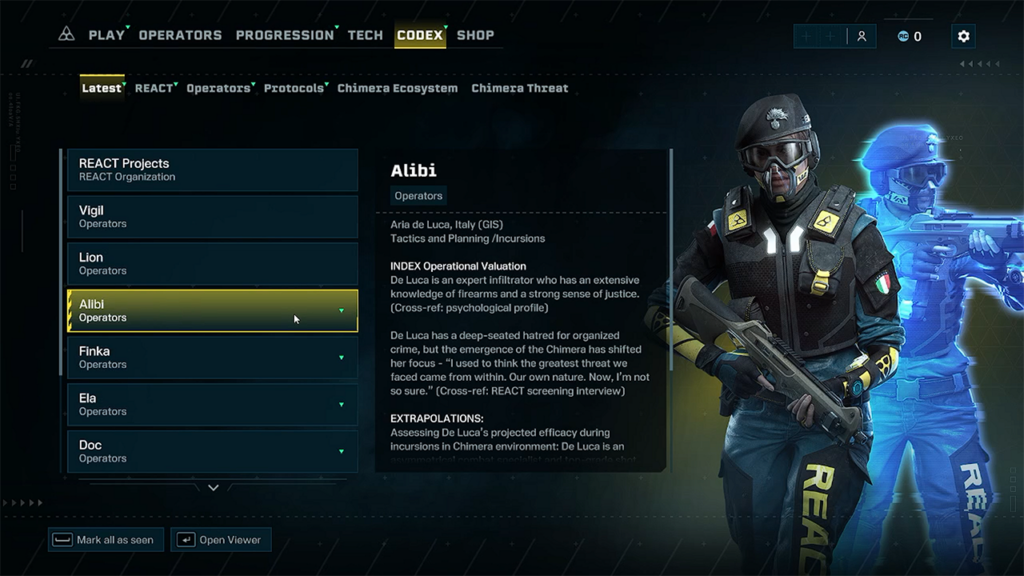Open the TECH tab
Screen dimensions: 1024x576
365,35
